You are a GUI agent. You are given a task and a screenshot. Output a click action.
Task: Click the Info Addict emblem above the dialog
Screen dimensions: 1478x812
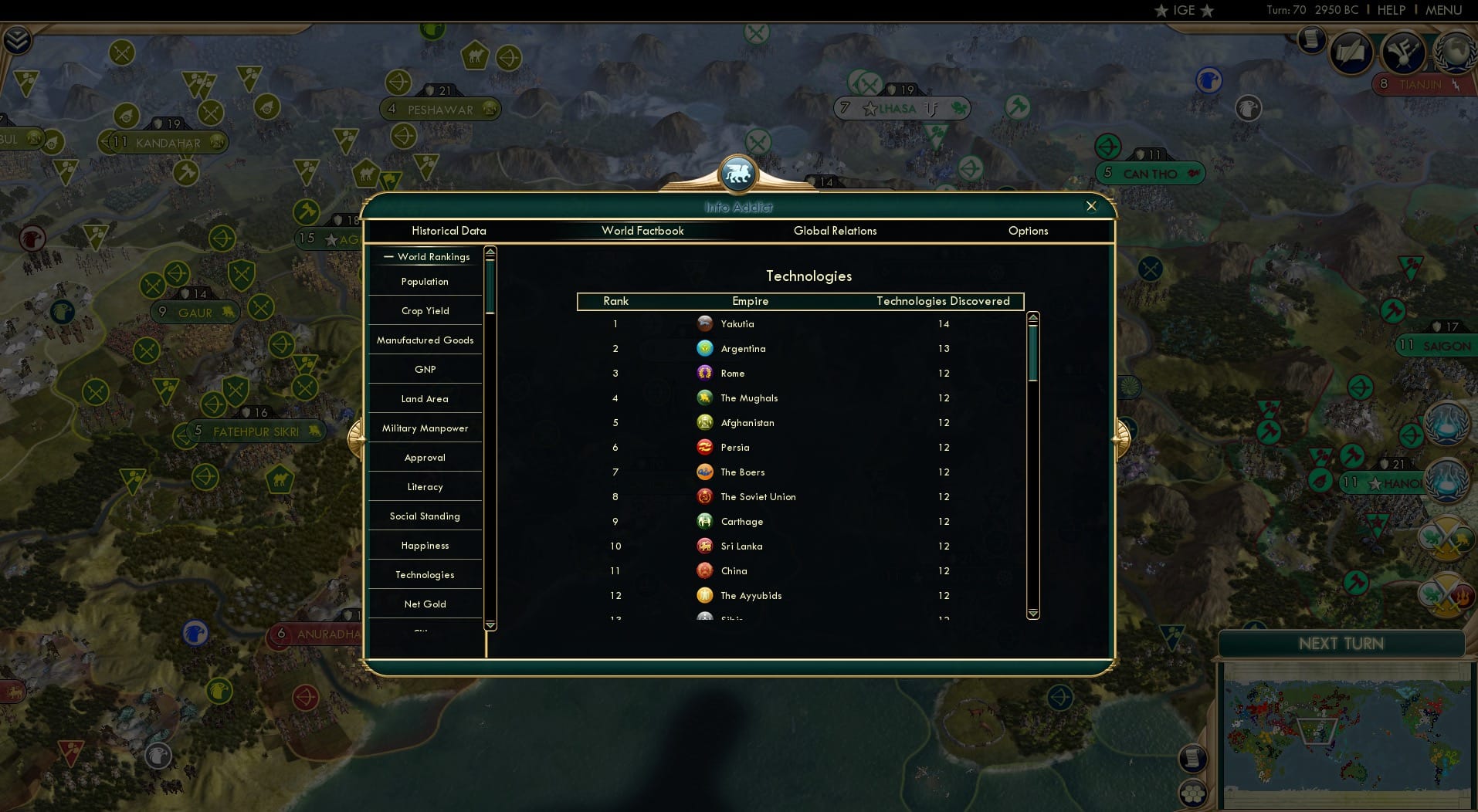738,174
